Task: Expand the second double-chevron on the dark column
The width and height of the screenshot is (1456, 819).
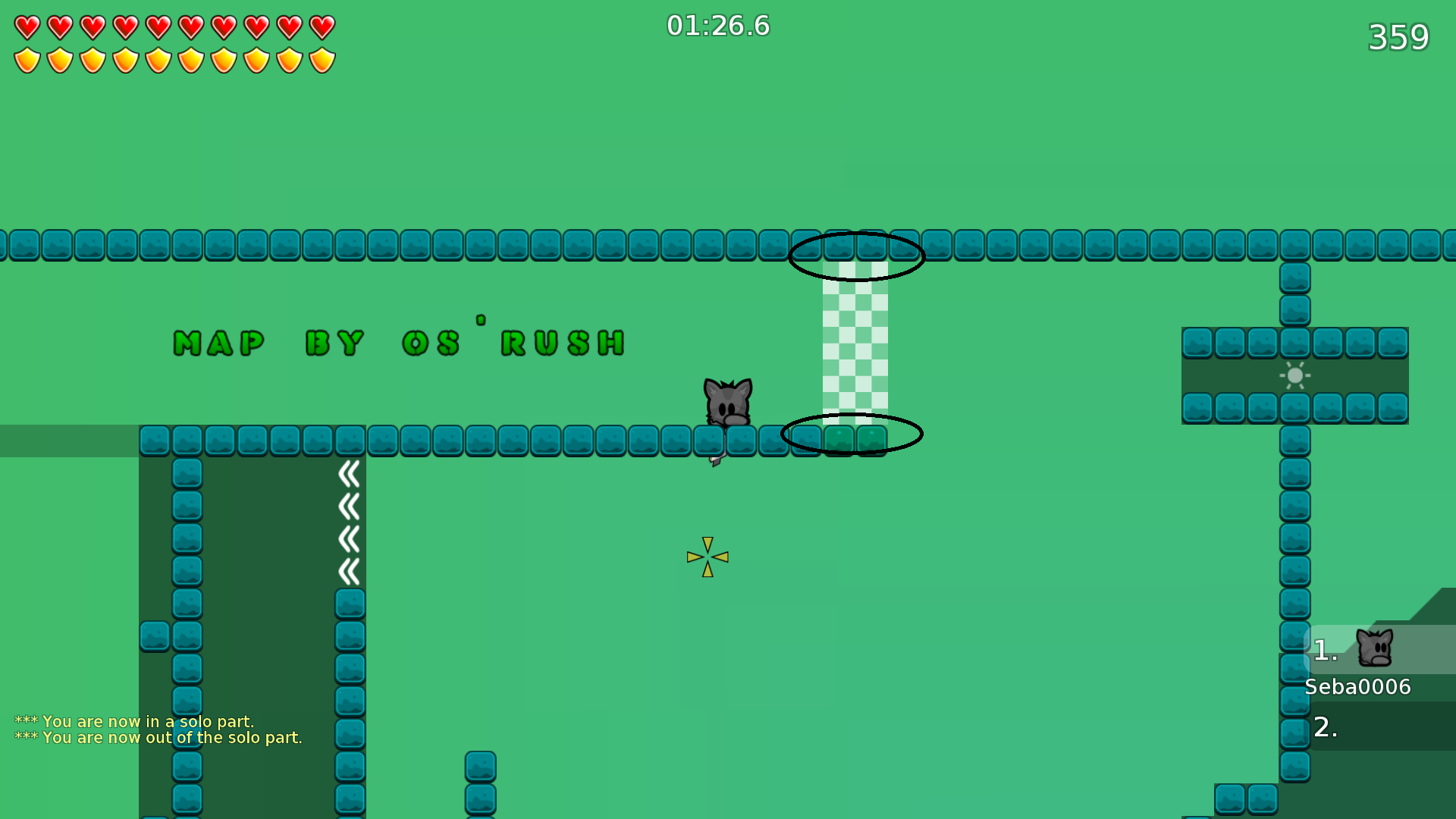Action: coord(350,504)
